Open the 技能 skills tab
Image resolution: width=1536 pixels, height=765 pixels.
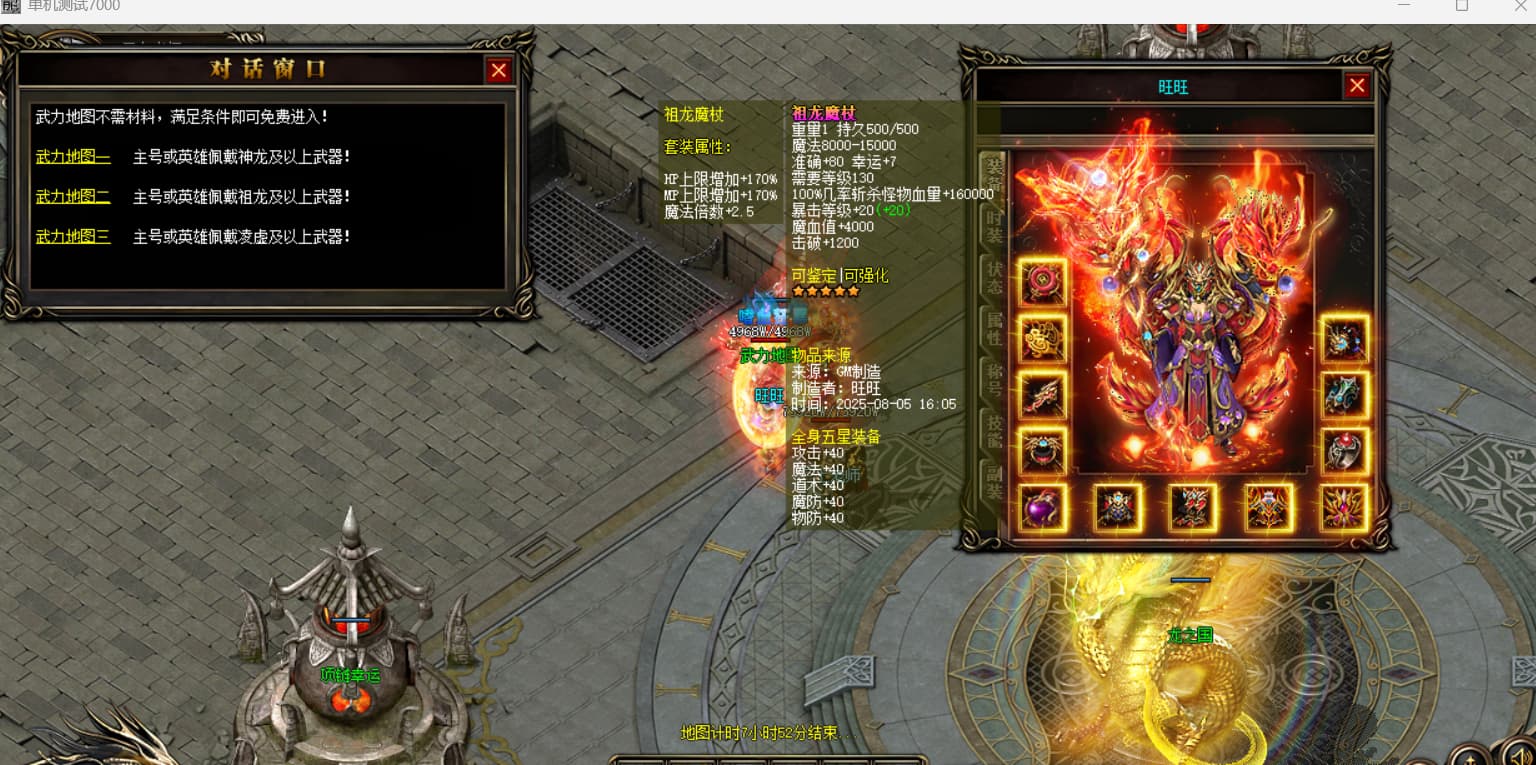click(x=994, y=430)
